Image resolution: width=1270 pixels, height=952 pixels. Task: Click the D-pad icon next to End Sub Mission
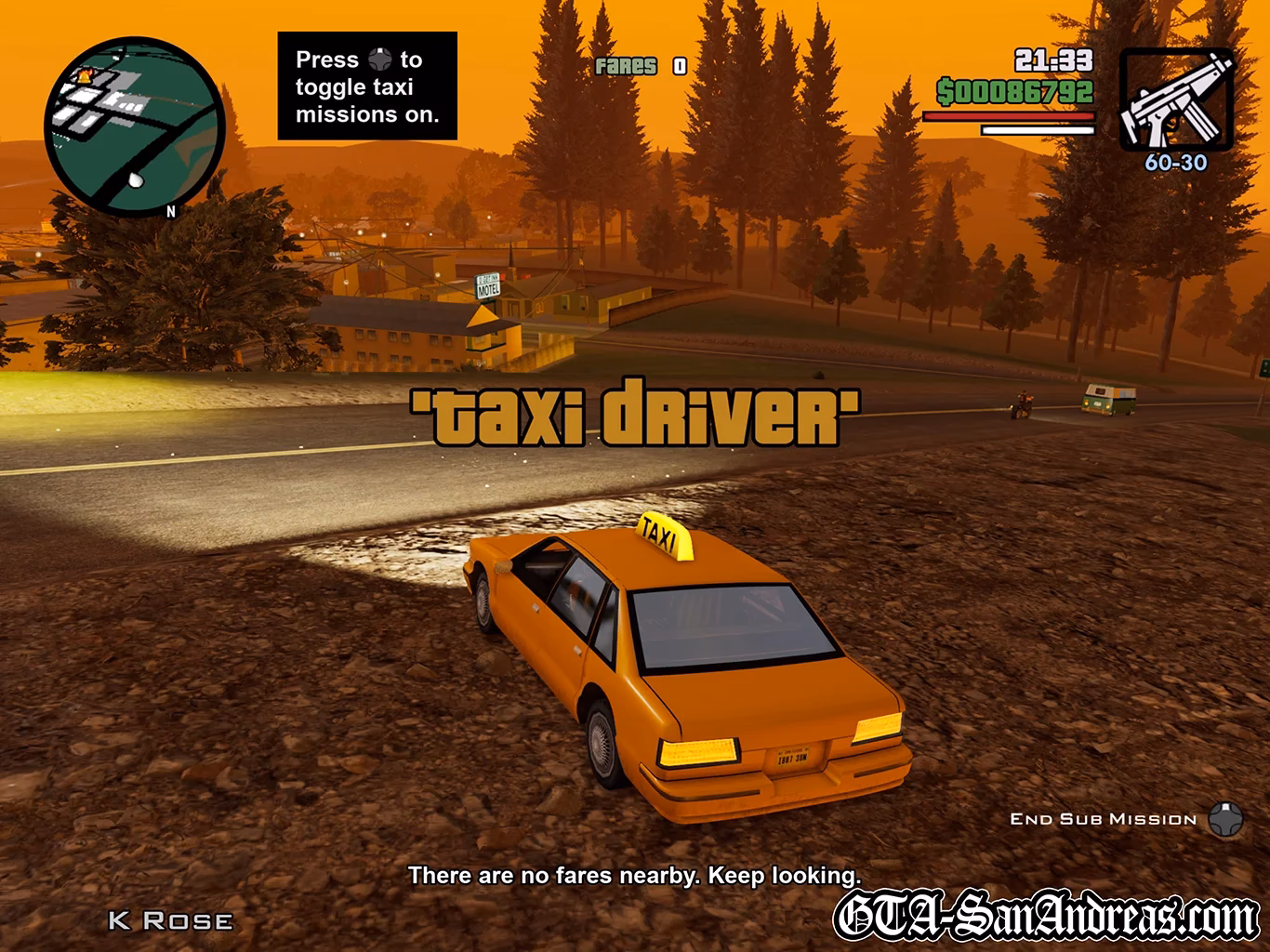pos(1225,818)
